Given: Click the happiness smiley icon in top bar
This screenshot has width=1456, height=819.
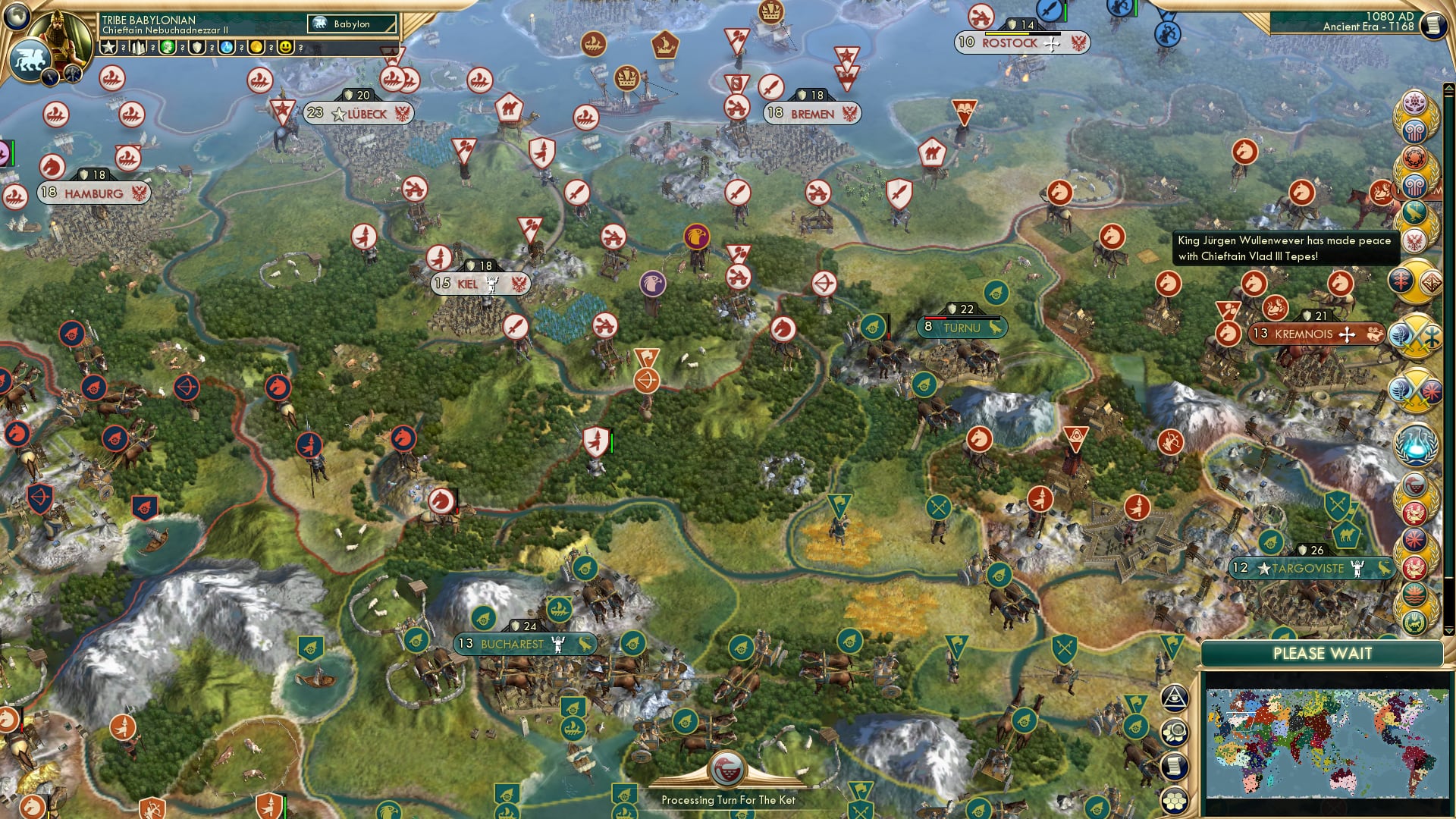Looking at the screenshot, I should tap(284, 47).
